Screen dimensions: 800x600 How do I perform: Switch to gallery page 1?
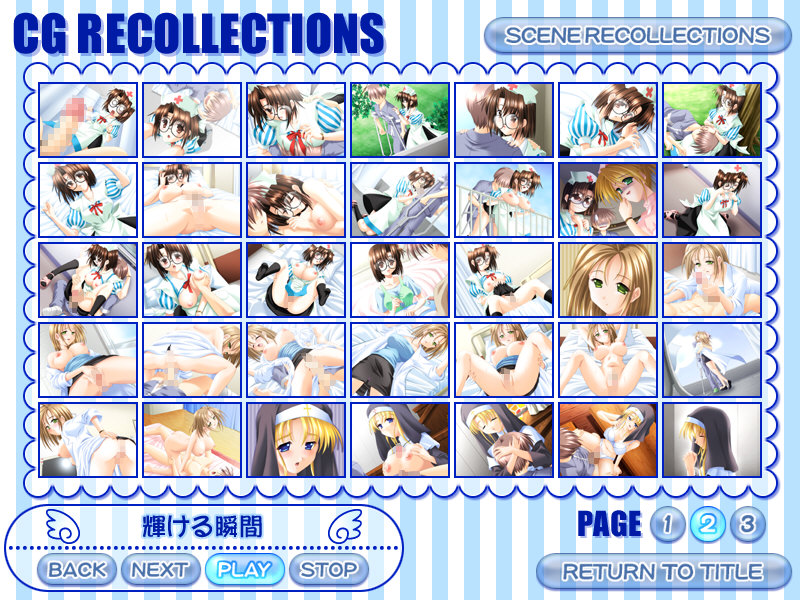(x=665, y=524)
